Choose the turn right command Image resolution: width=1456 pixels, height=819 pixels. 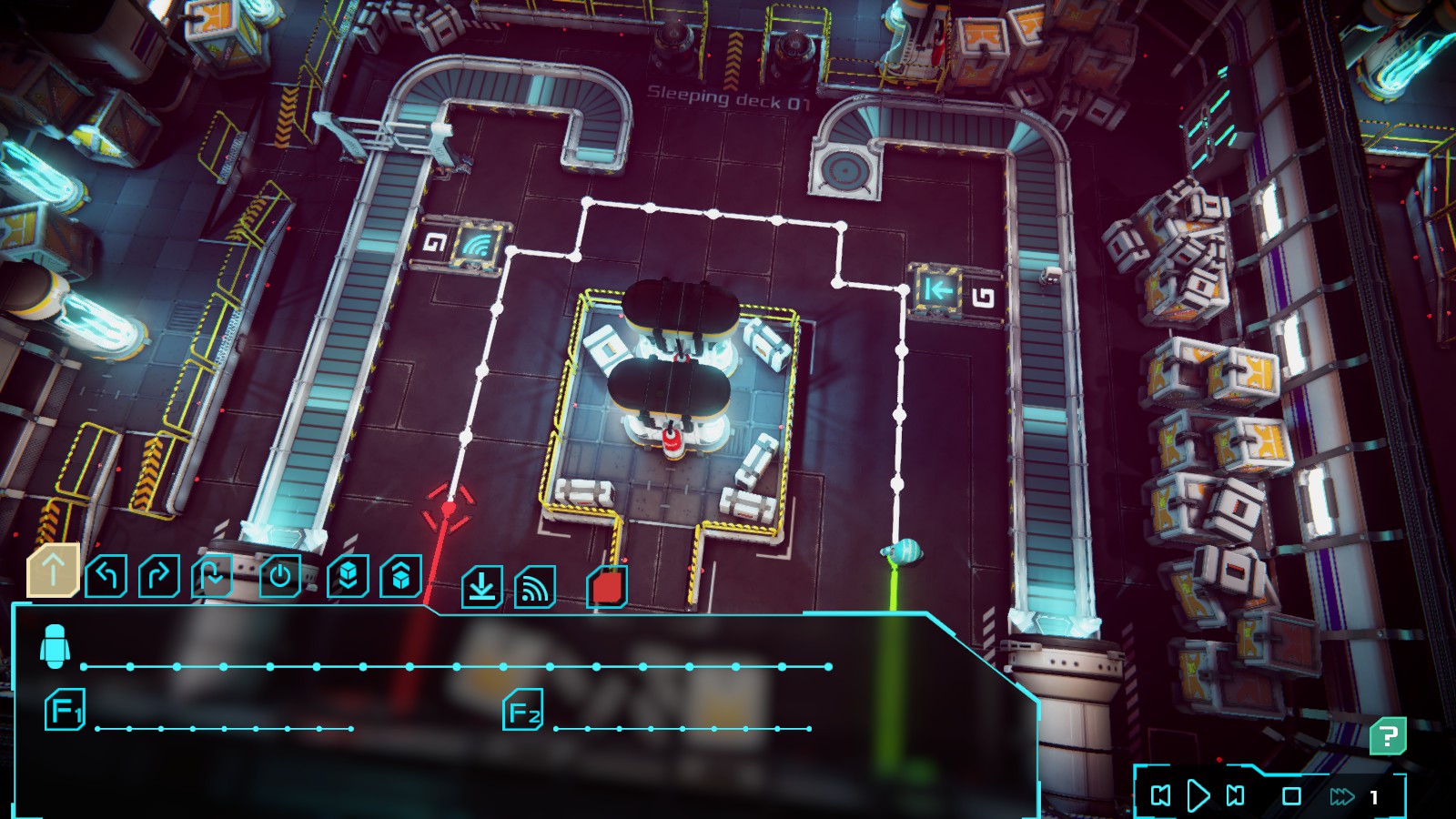pyautogui.click(x=158, y=576)
